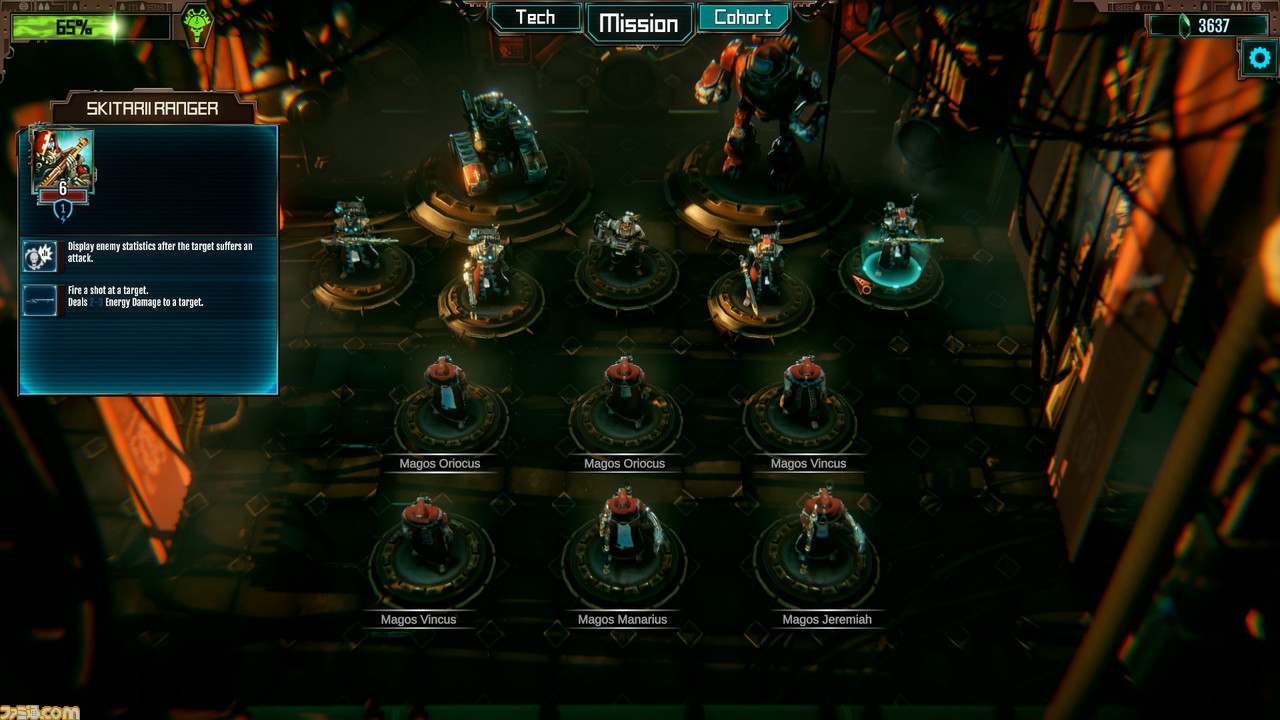Image resolution: width=1280 pixels, height=720 pixels.
Task: Select the rifle shot ability icon
Action: (x=40, y=298)
